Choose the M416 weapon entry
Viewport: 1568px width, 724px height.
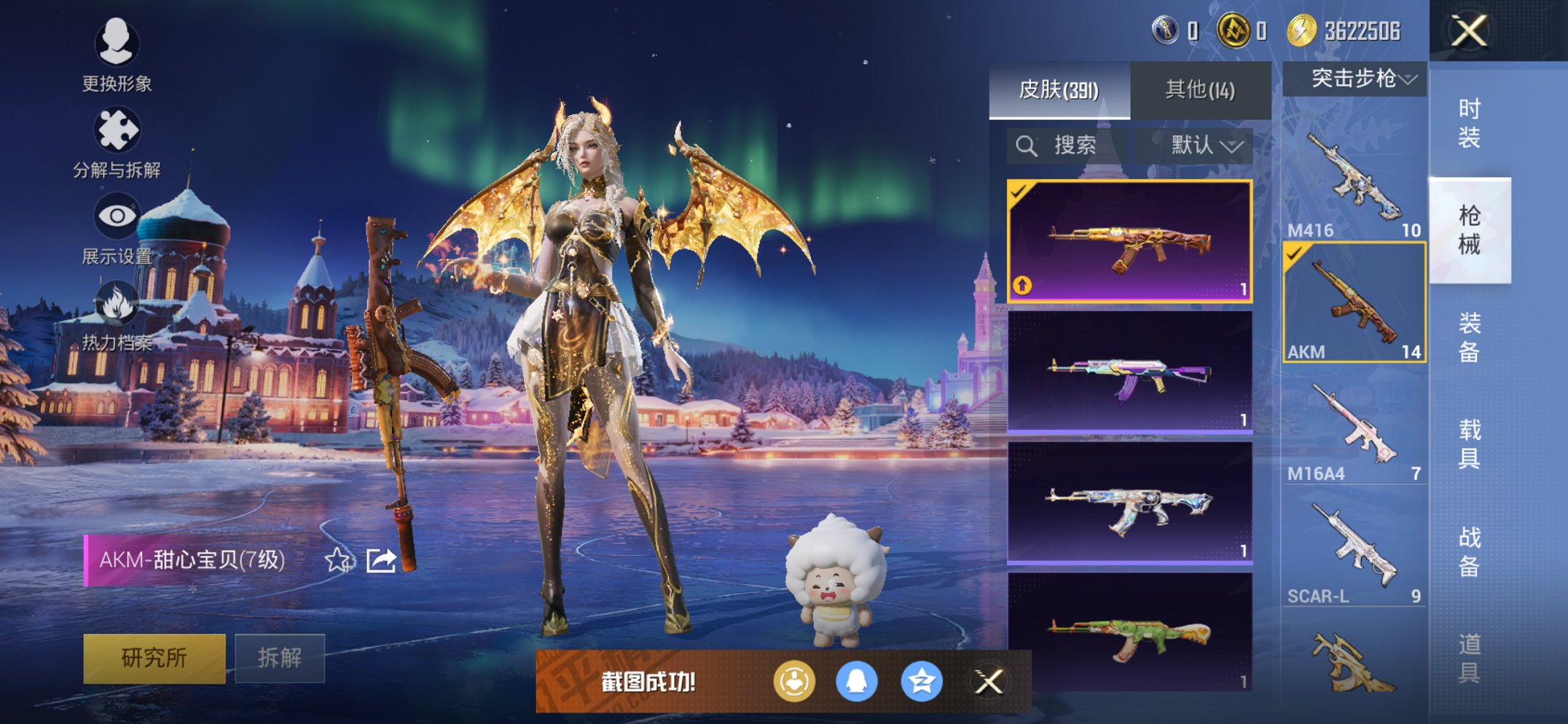[x=1354, y=182]
